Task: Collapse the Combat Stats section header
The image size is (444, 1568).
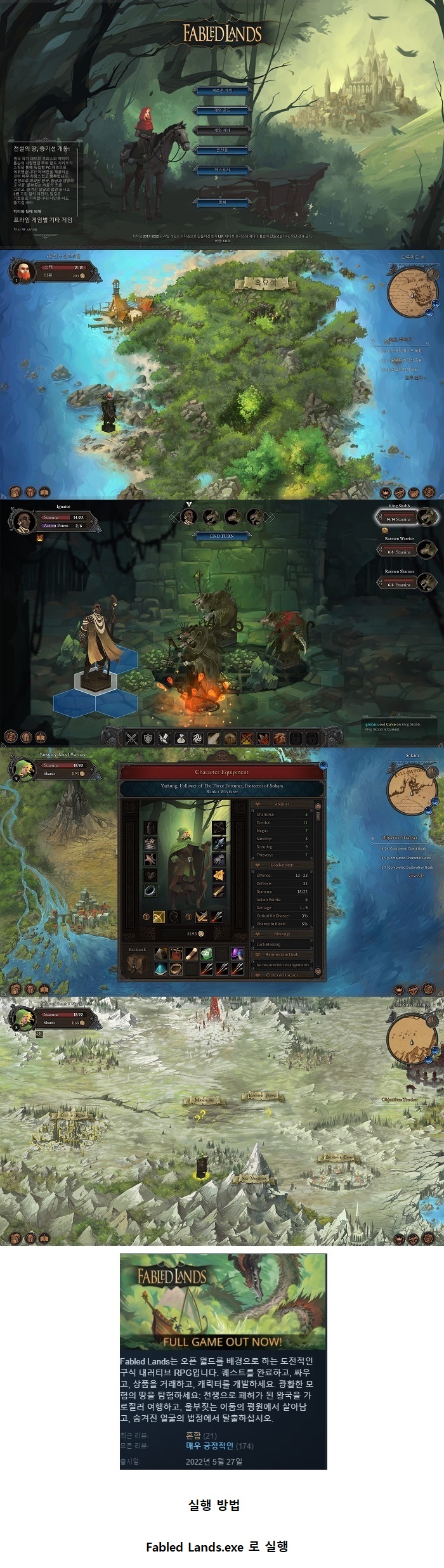Action: click(x=282, y=865)
